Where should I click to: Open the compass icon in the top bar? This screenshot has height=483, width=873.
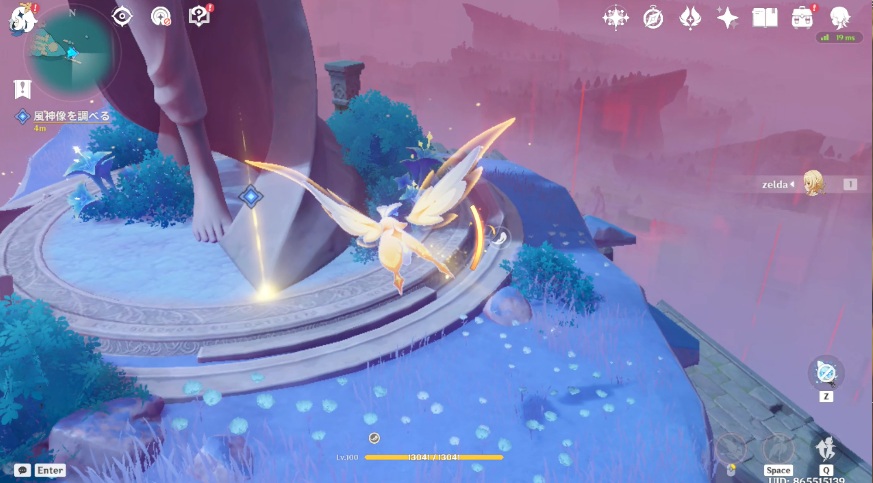point(653,17)
